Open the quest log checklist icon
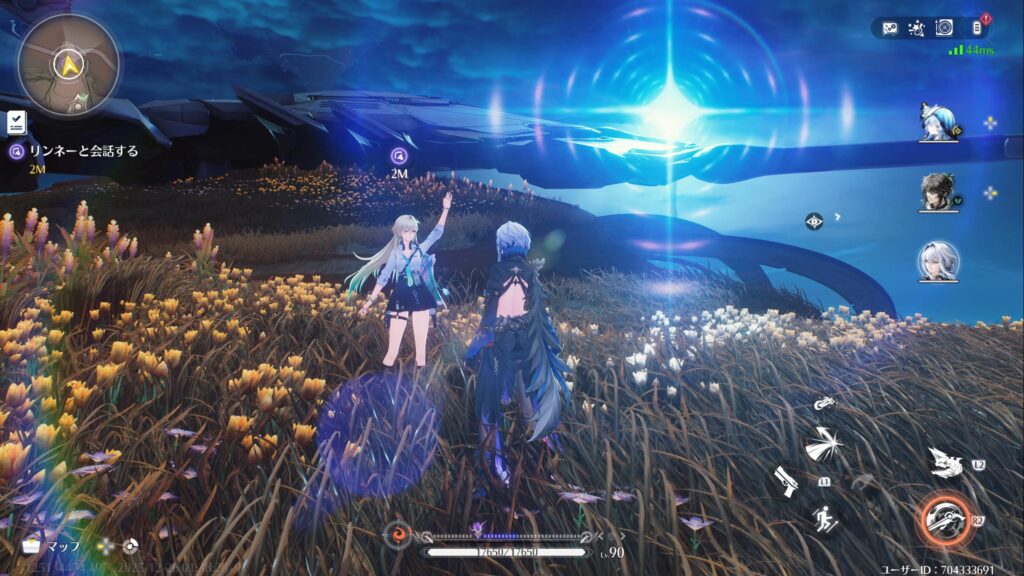Image resolution: width=1024 pixels, height=576 pixels. [x=16, y=122]
